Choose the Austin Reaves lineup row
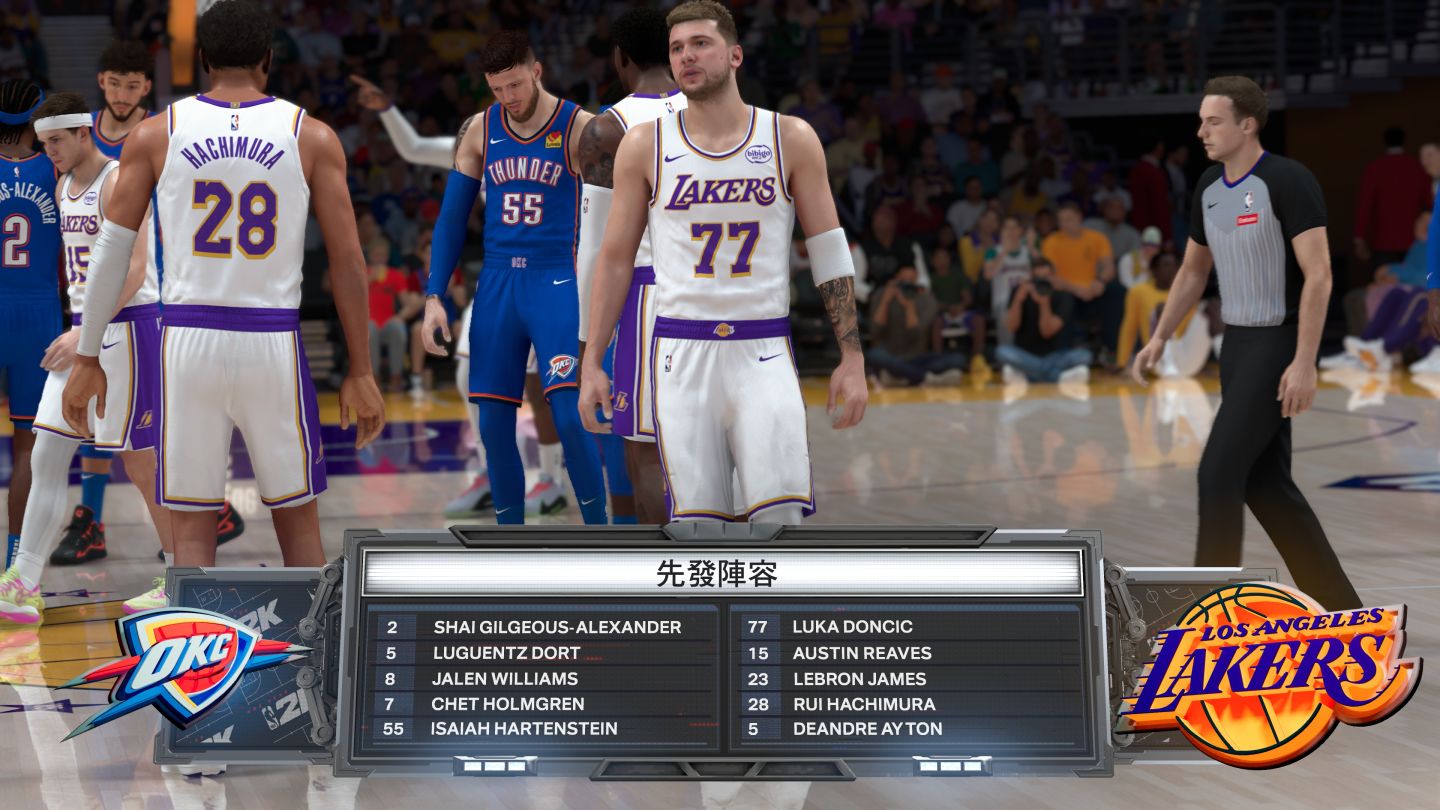The width and height of the screenshot is (1440, 810). (x=861, y=653)
